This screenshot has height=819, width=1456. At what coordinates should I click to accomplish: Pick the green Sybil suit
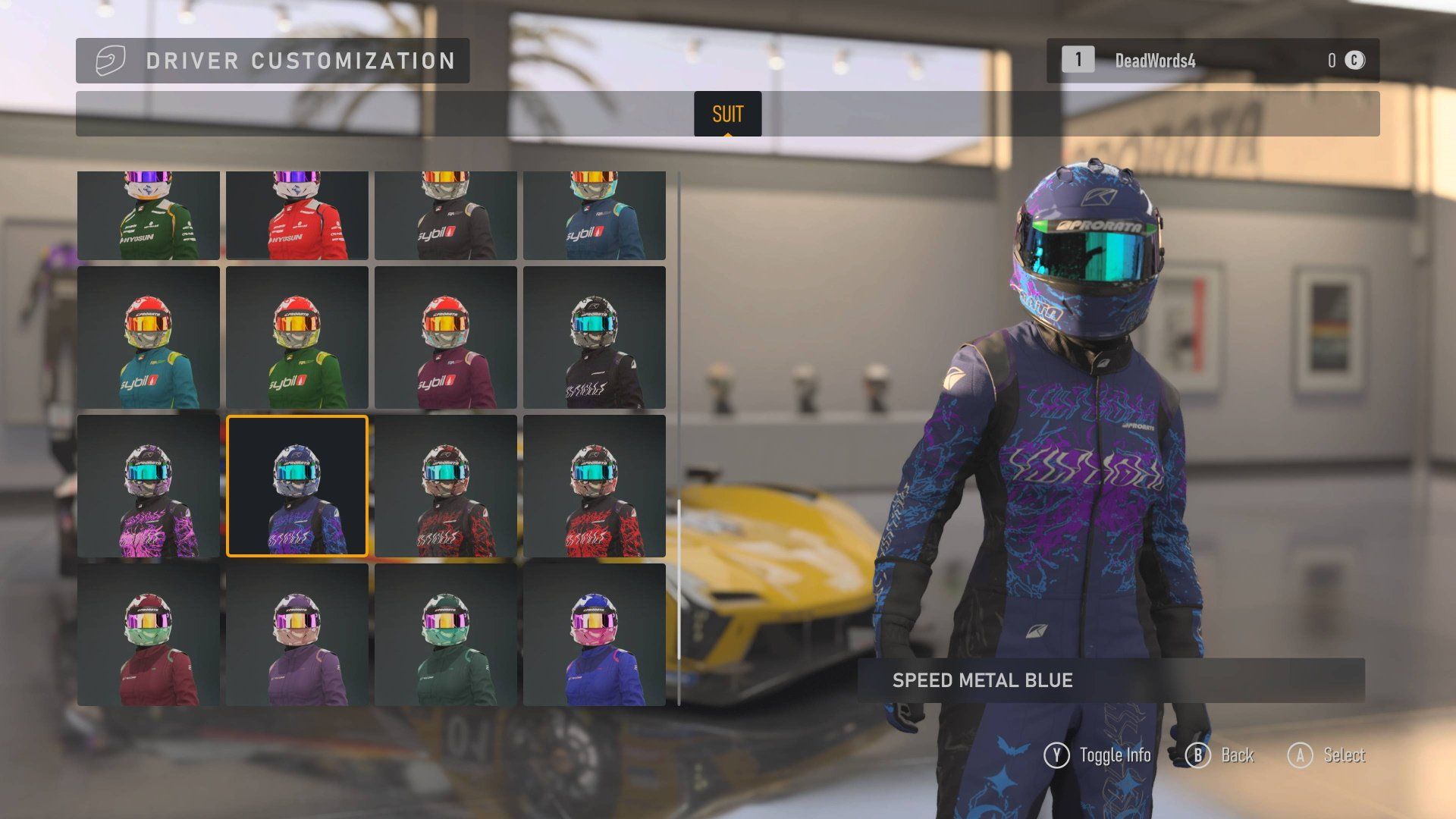pos(297,337)
